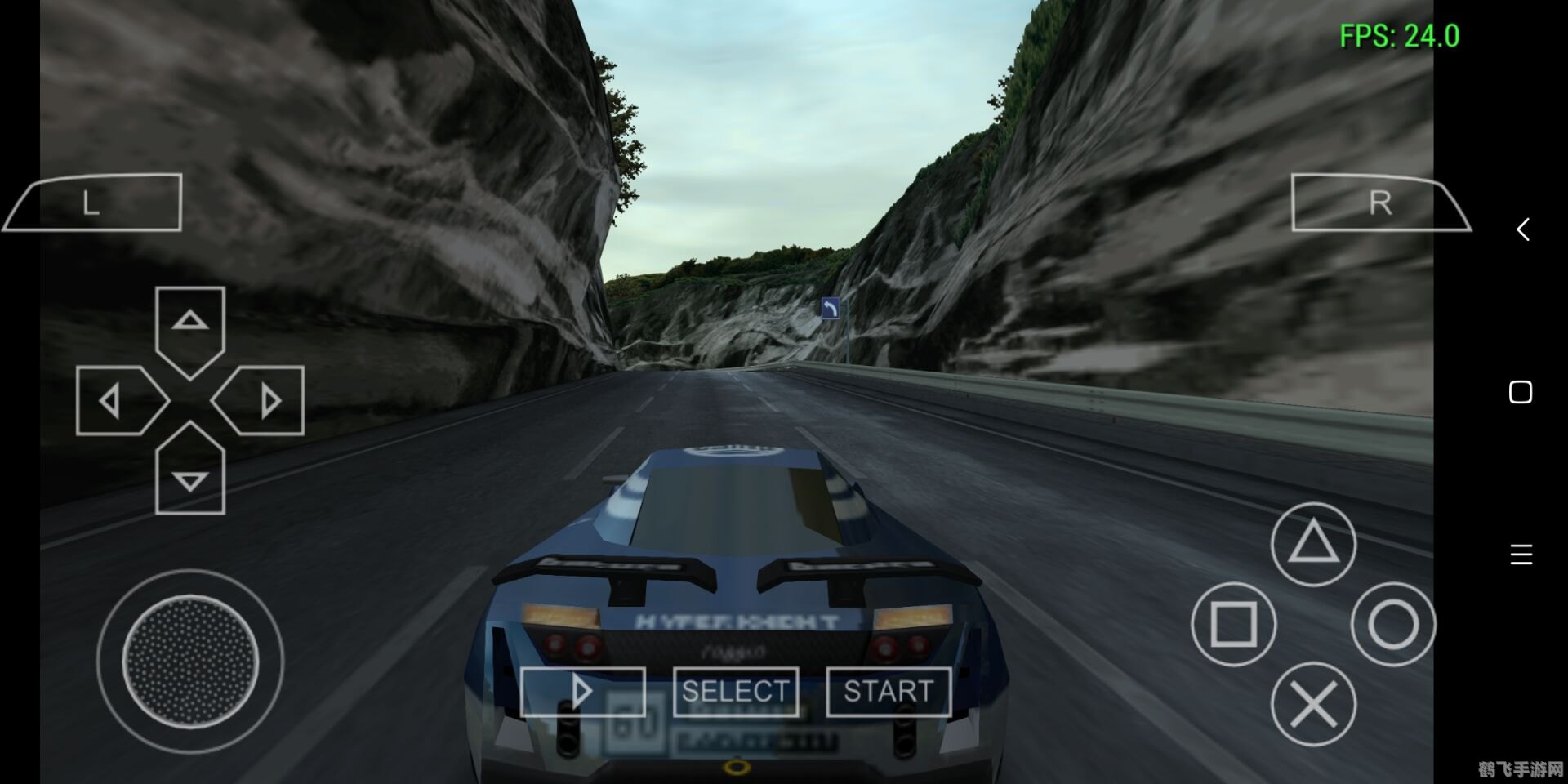Open Android home via rounded square

click(x=1521, y=392)
